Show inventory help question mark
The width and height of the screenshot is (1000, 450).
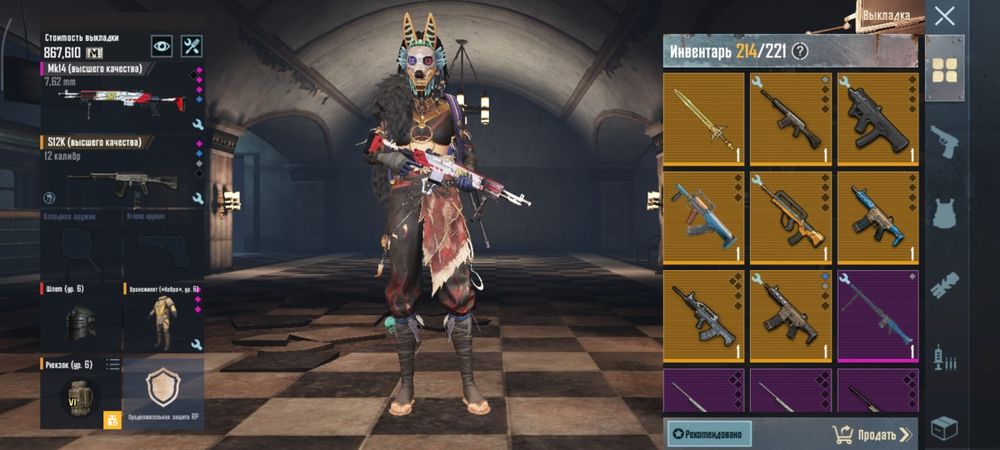point(799,51)
